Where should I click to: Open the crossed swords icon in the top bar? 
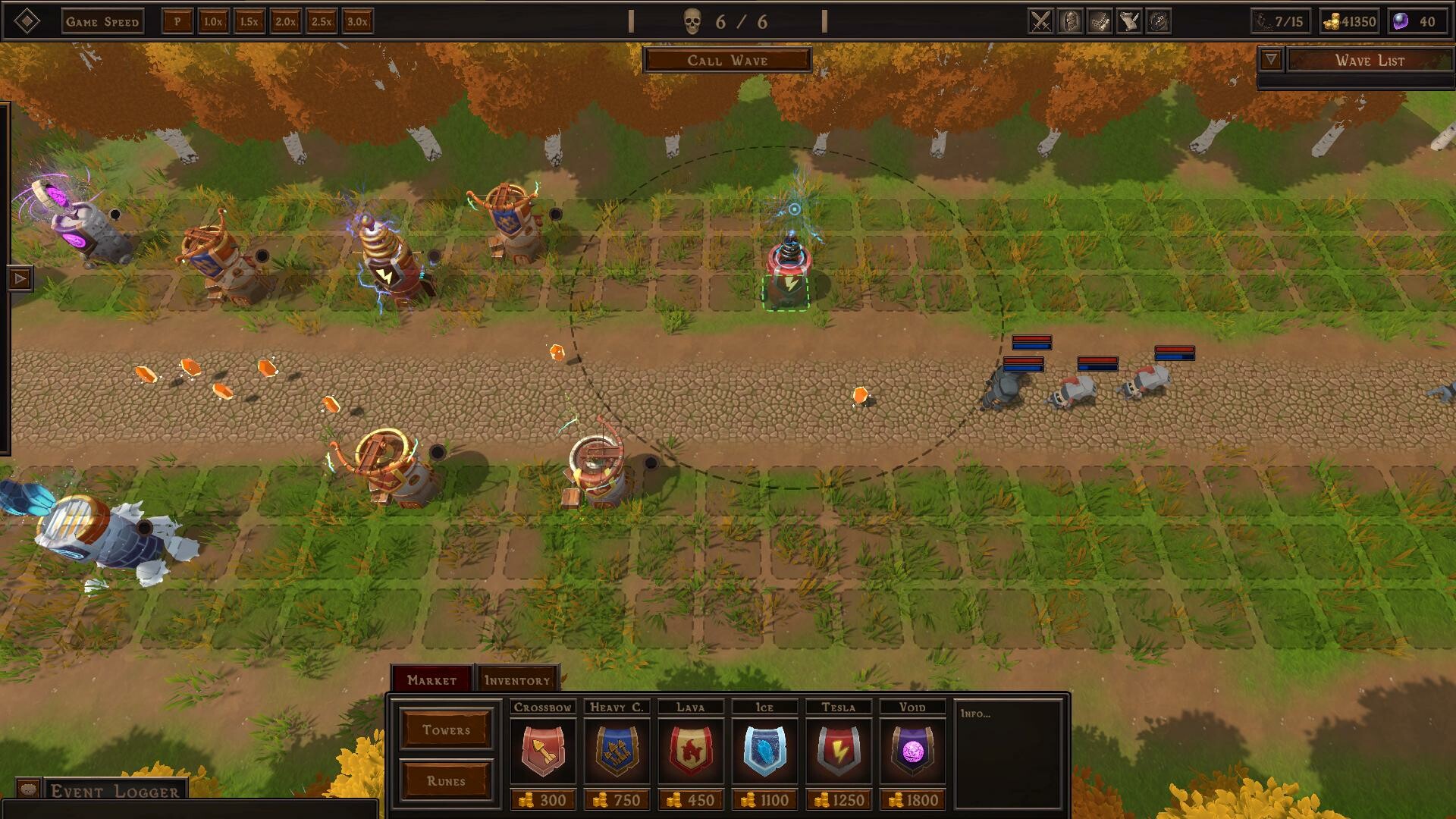(1040, 20)
